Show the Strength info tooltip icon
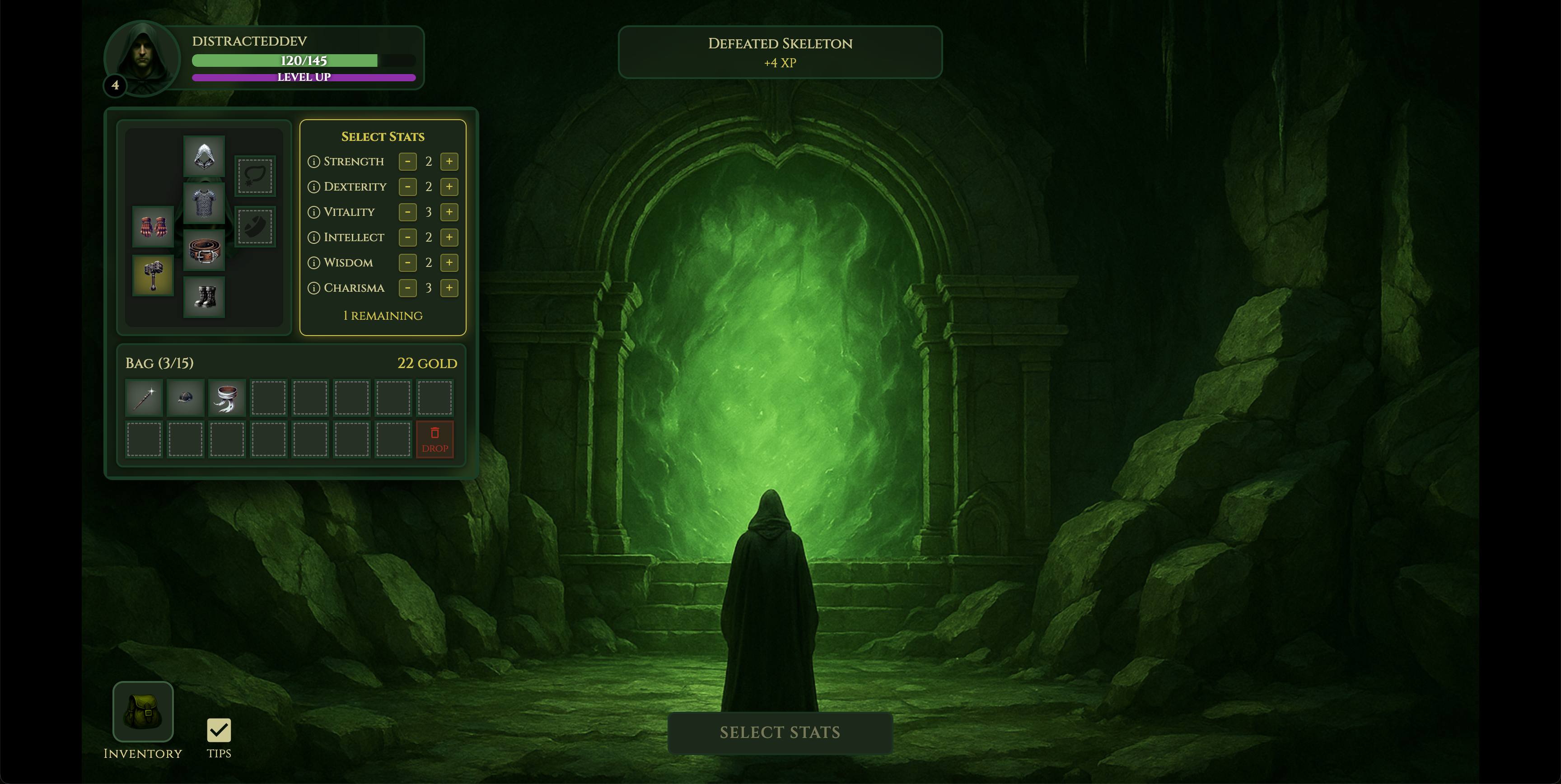This screenshot has height=784, width=1561. tap(313, 162)
